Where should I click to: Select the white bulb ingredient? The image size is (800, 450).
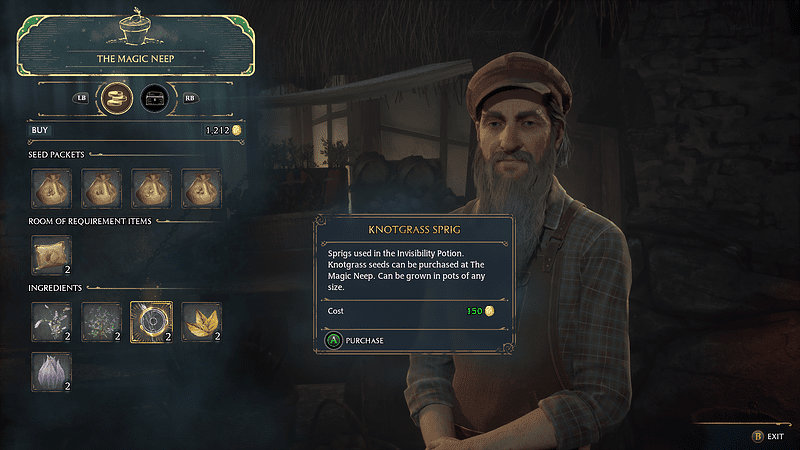51,371
